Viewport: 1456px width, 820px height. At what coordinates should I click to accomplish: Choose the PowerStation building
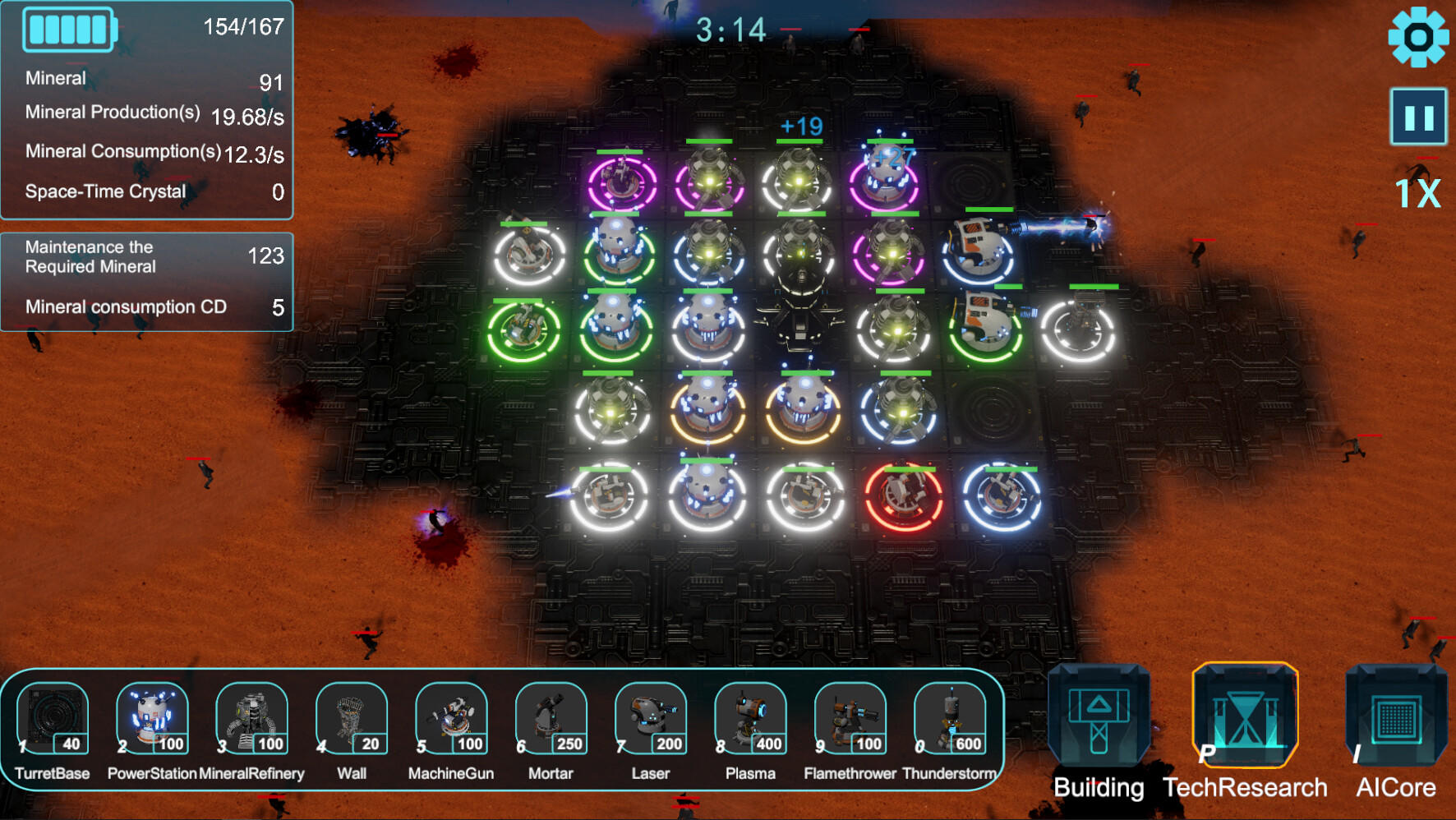(152, 720)
